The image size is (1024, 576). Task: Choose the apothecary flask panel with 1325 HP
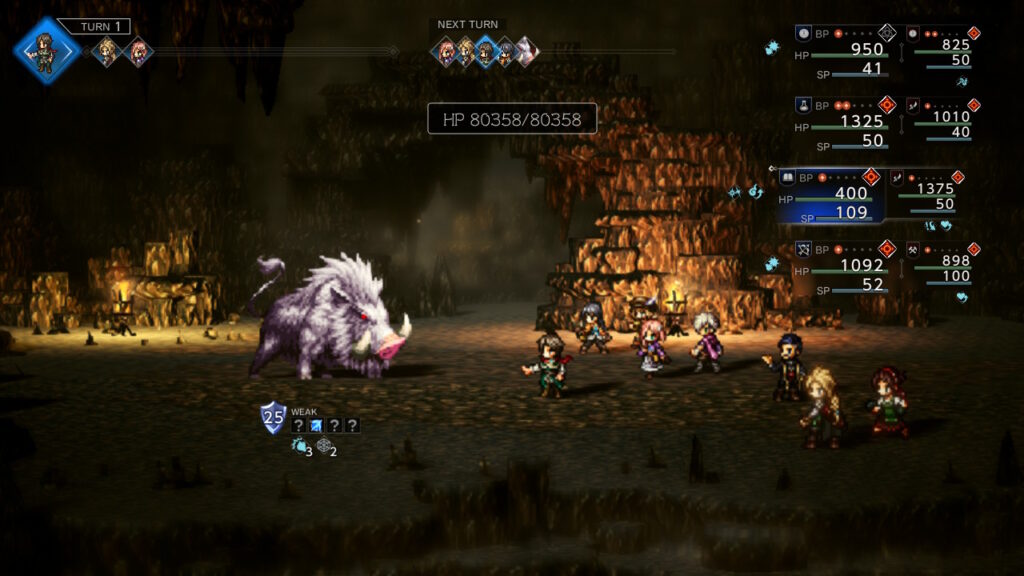(x=847, y=124)
